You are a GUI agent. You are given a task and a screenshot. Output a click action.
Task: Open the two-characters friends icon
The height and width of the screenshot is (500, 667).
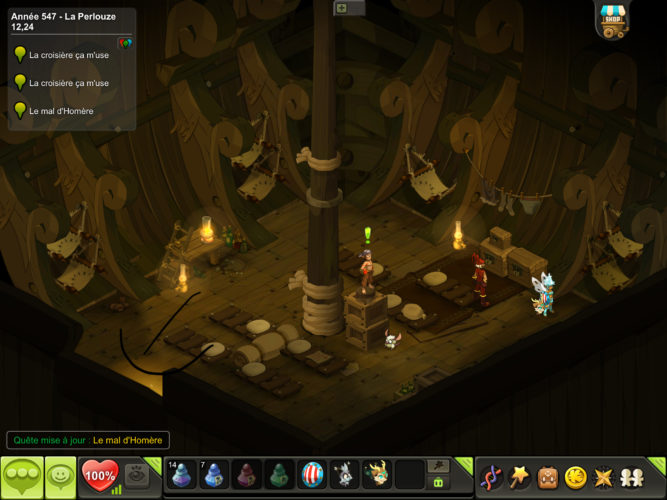click(x=633, y=477)
